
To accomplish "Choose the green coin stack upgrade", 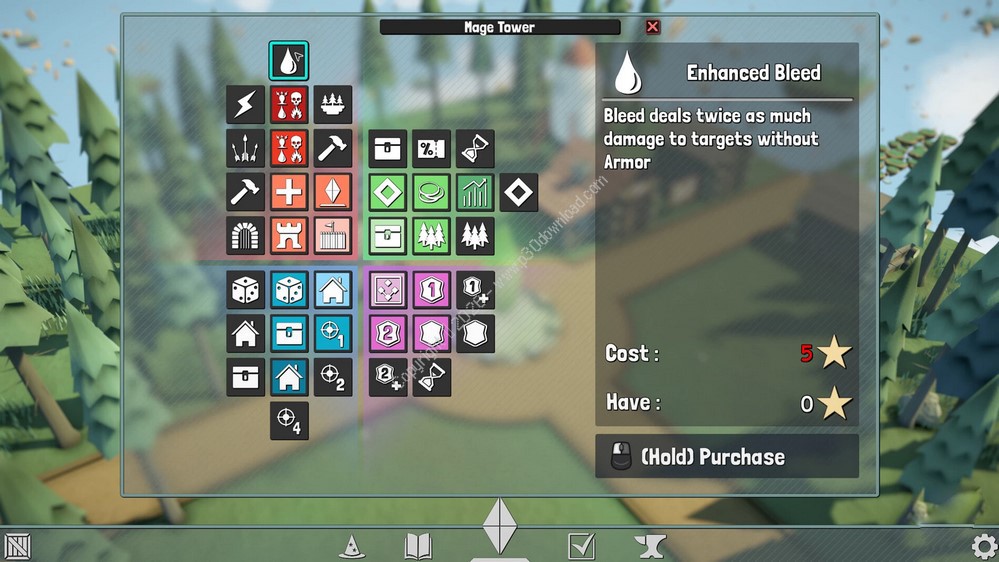I will click(432, 192).
